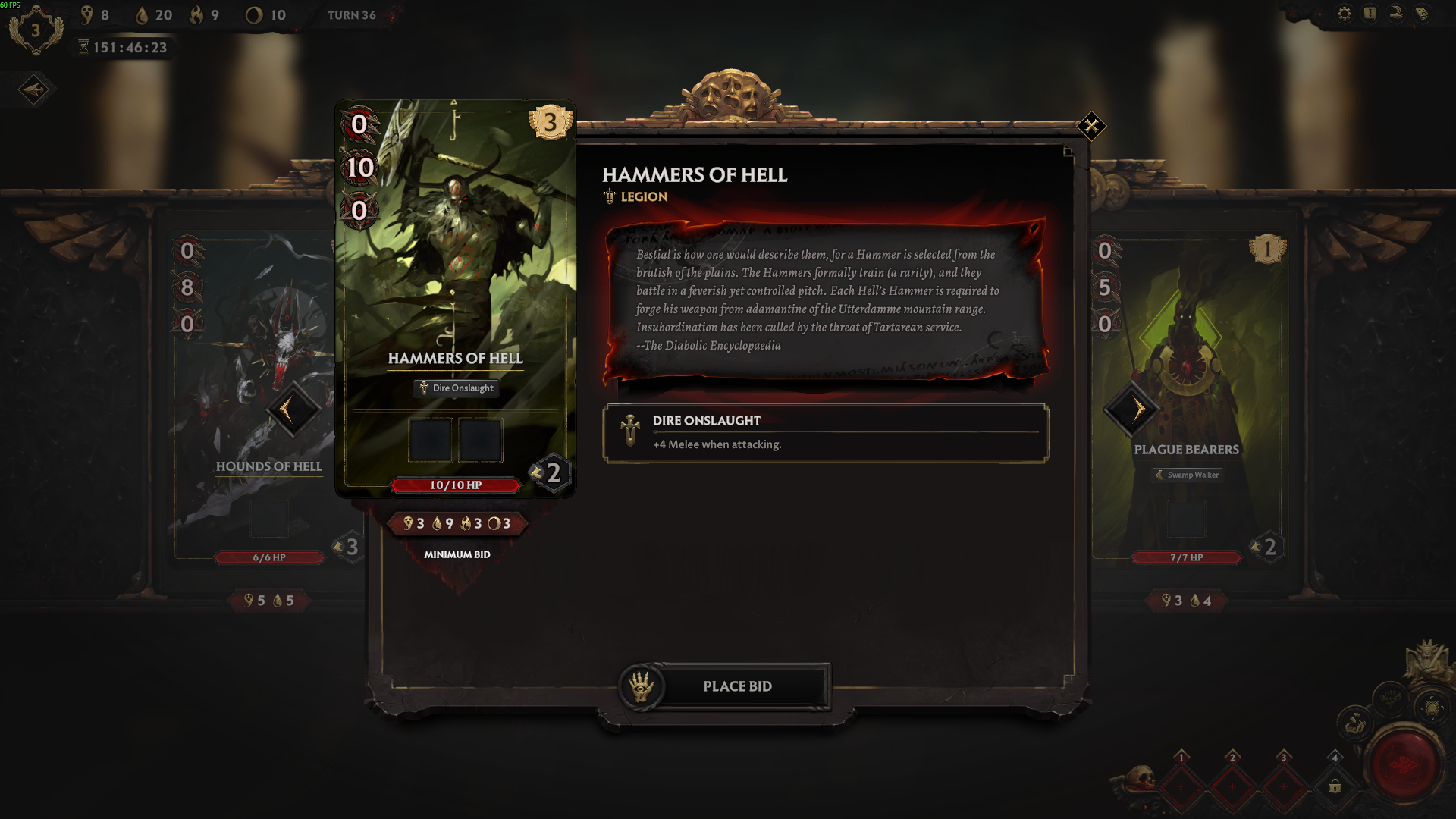Select order slot number 3
Screen dimensions: 1456x819
[1283, 786]
